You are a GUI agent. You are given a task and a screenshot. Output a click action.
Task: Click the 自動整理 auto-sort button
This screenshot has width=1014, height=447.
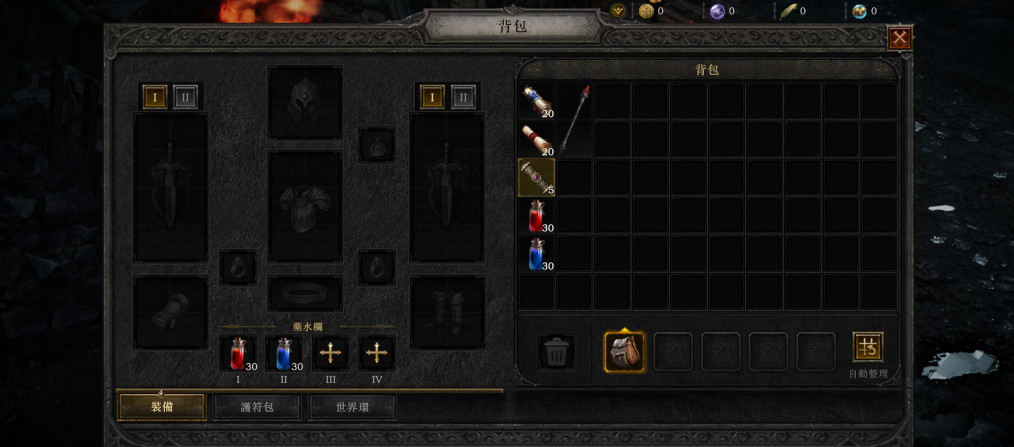tap(867, 348)
